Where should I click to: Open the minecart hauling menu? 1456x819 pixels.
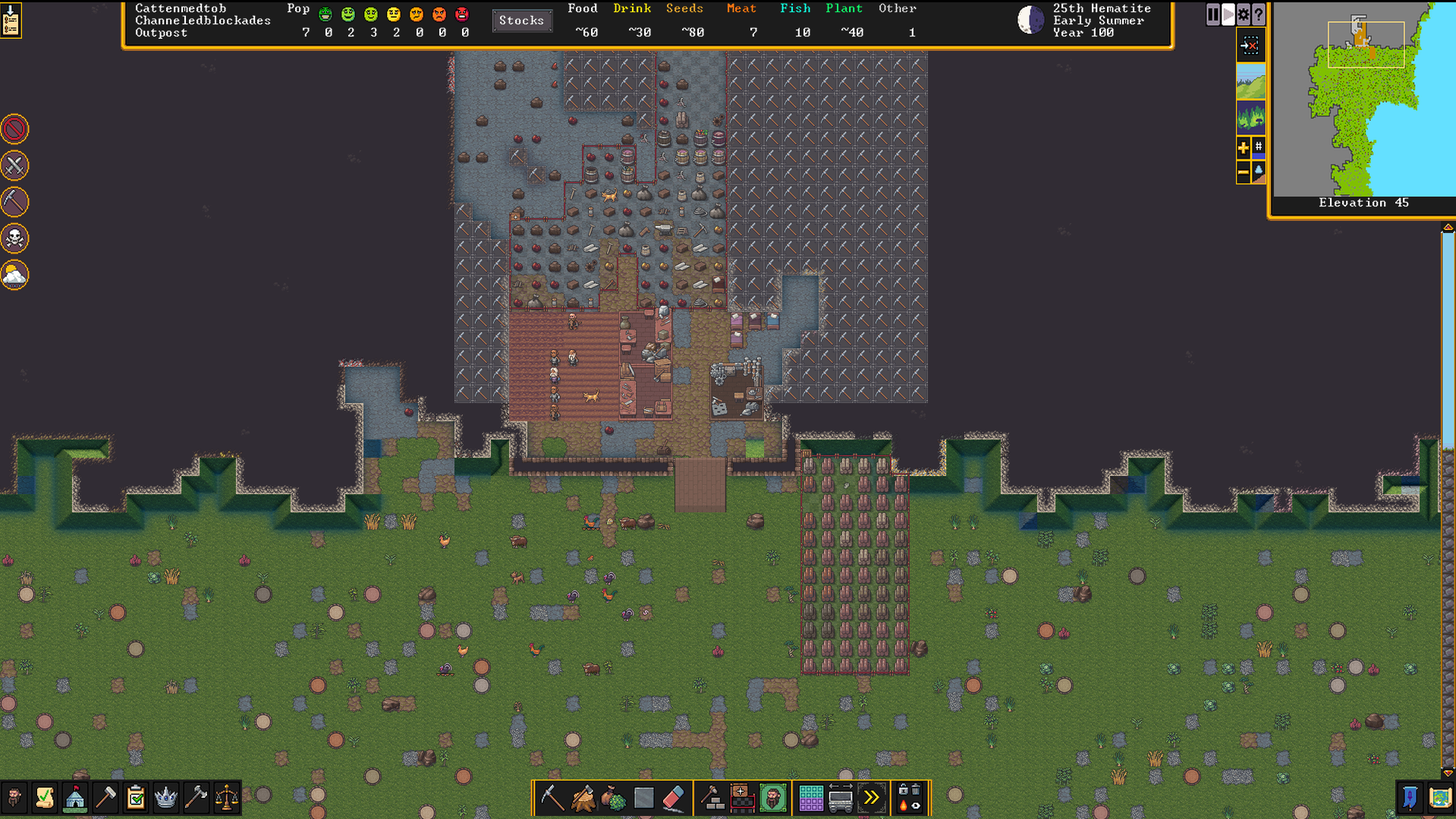tap(841, 798)
